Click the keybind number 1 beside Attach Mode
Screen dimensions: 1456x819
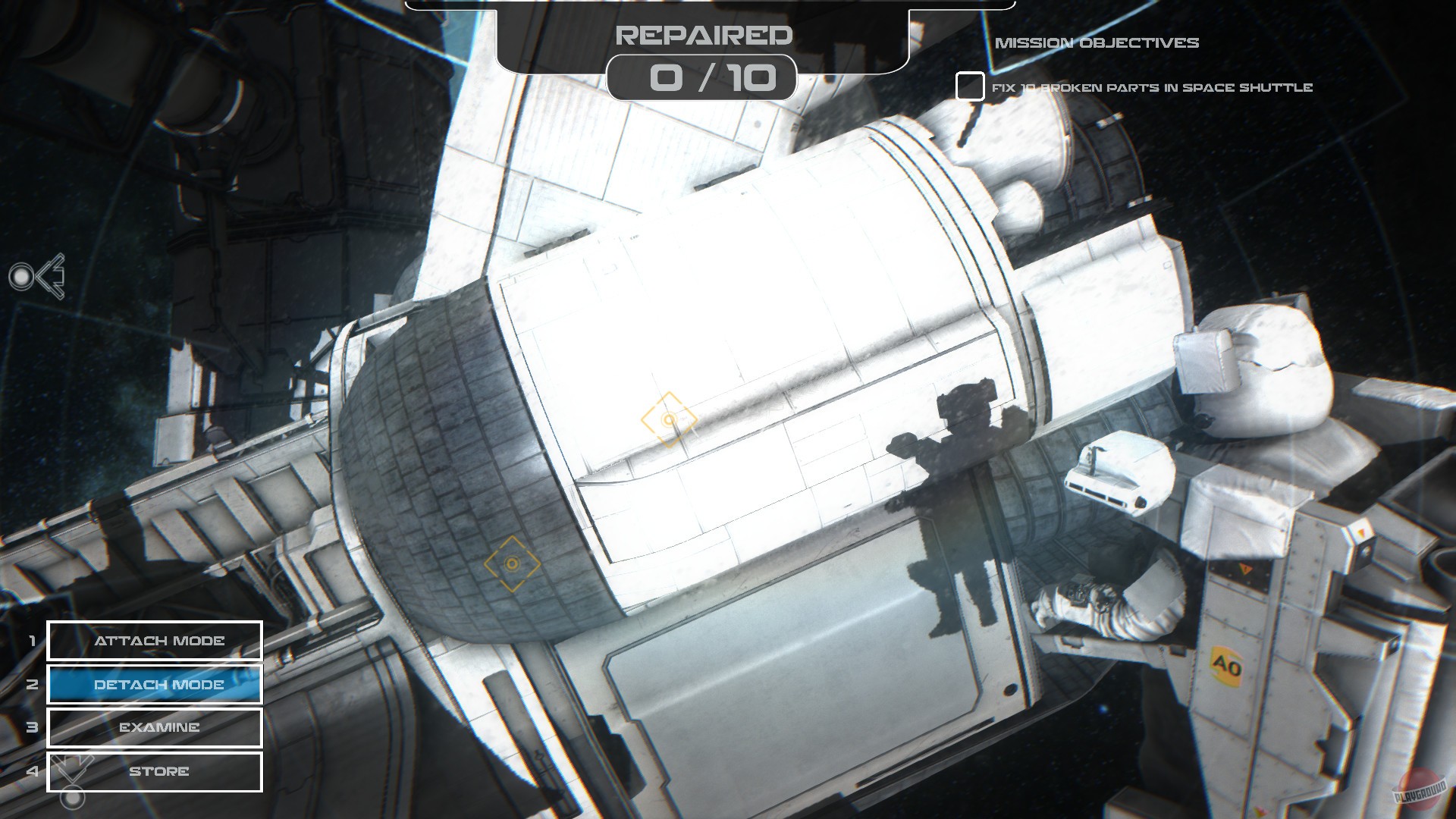tap(32, 641)
